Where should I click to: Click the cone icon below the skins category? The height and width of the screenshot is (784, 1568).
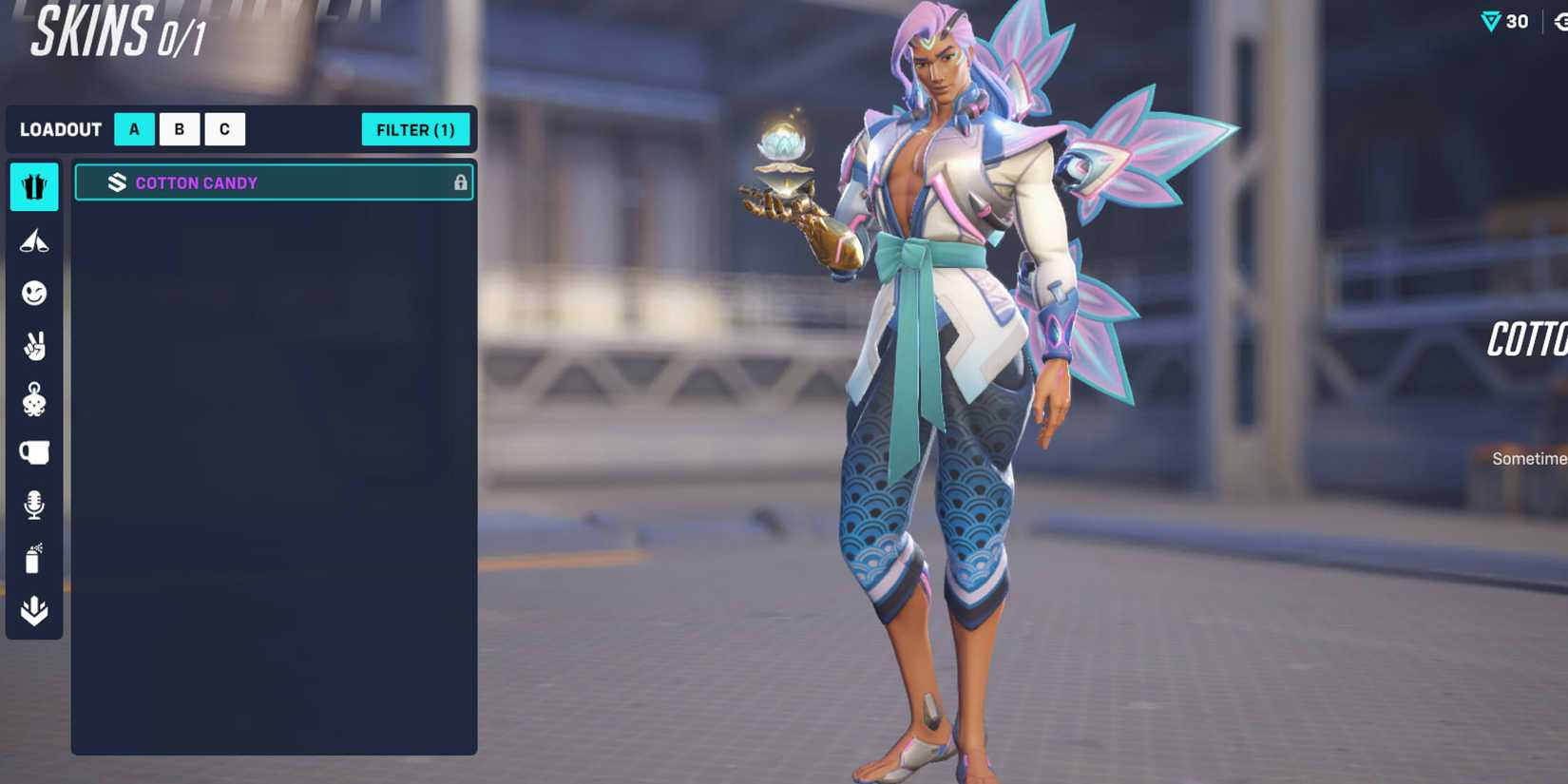34,240
